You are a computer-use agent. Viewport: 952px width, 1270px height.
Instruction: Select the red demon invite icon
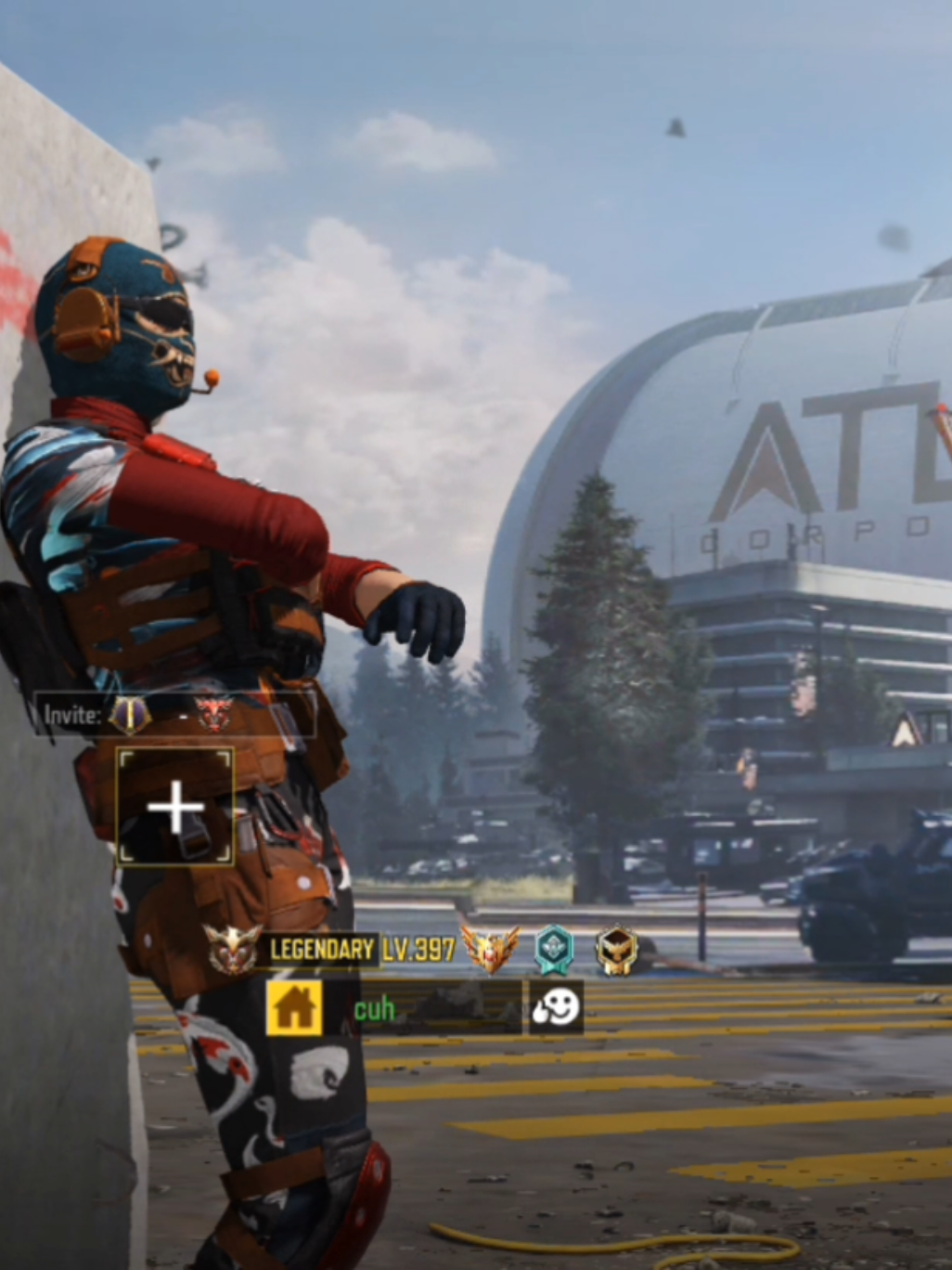(213, 713)
